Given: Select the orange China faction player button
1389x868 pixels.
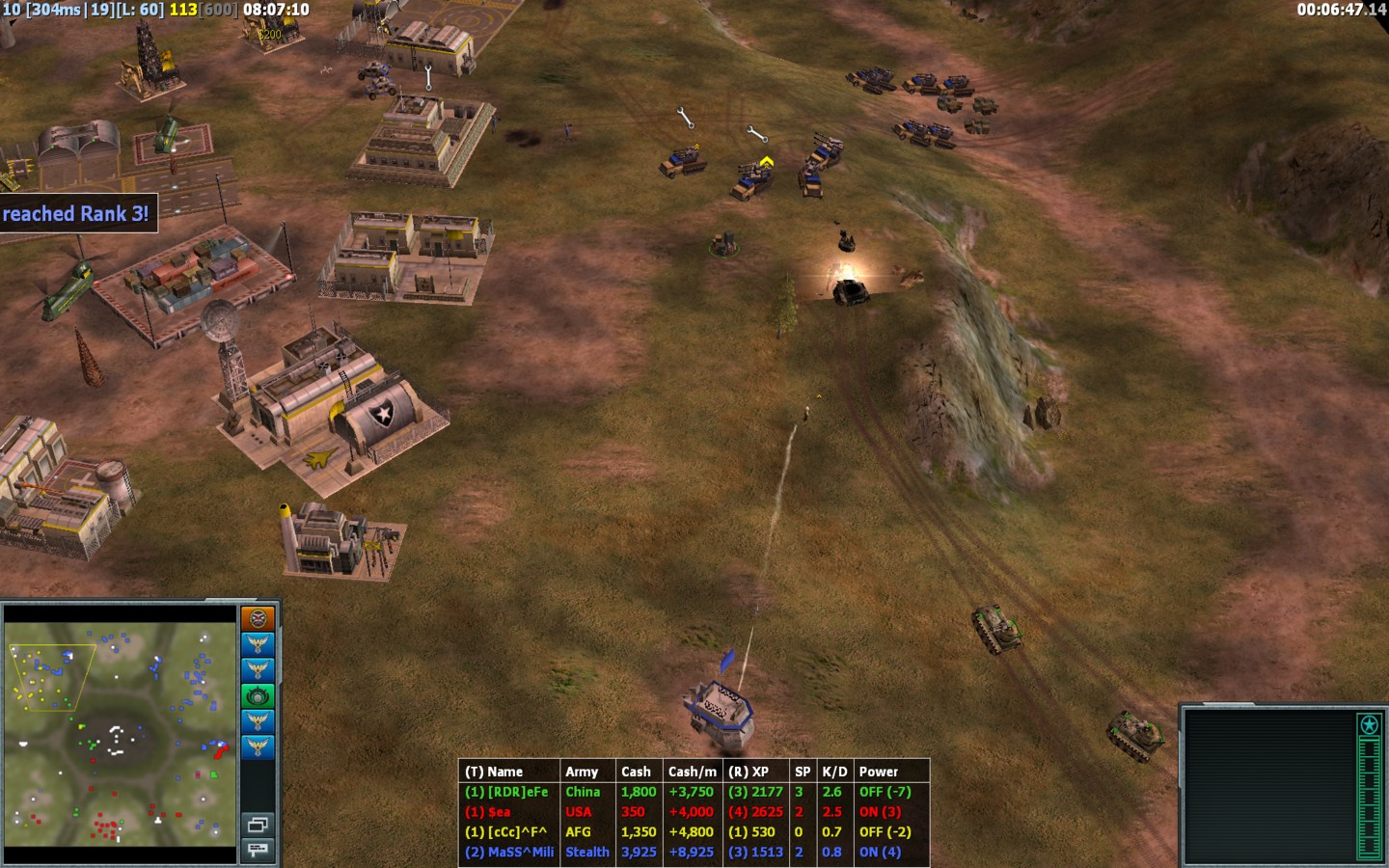Looking at the screenshot, I should coord(258,618).
